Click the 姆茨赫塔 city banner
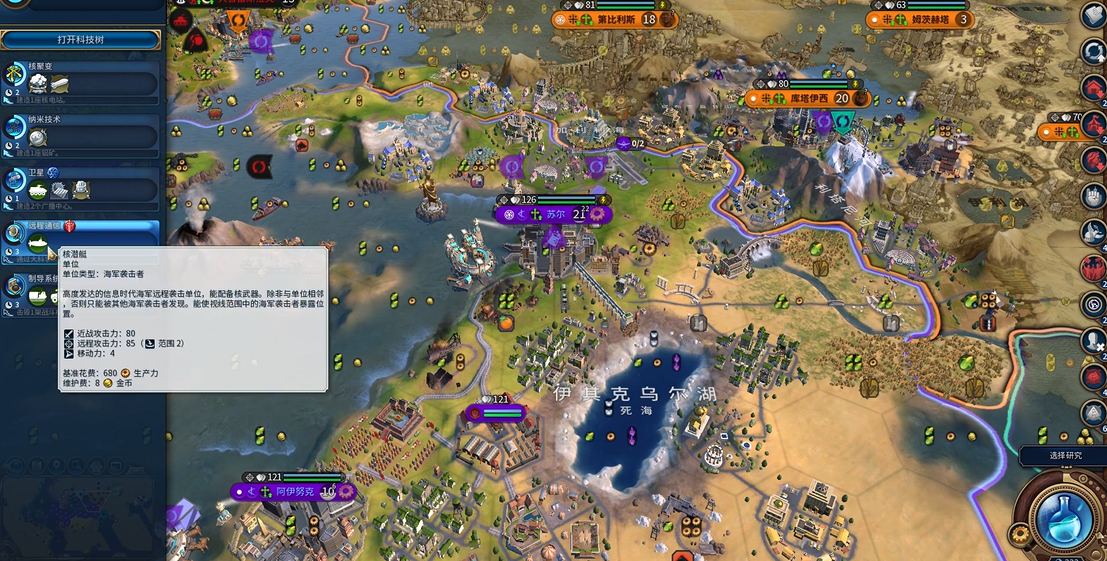This screenshot has width=1107, height=561. (x=922, y=19)
